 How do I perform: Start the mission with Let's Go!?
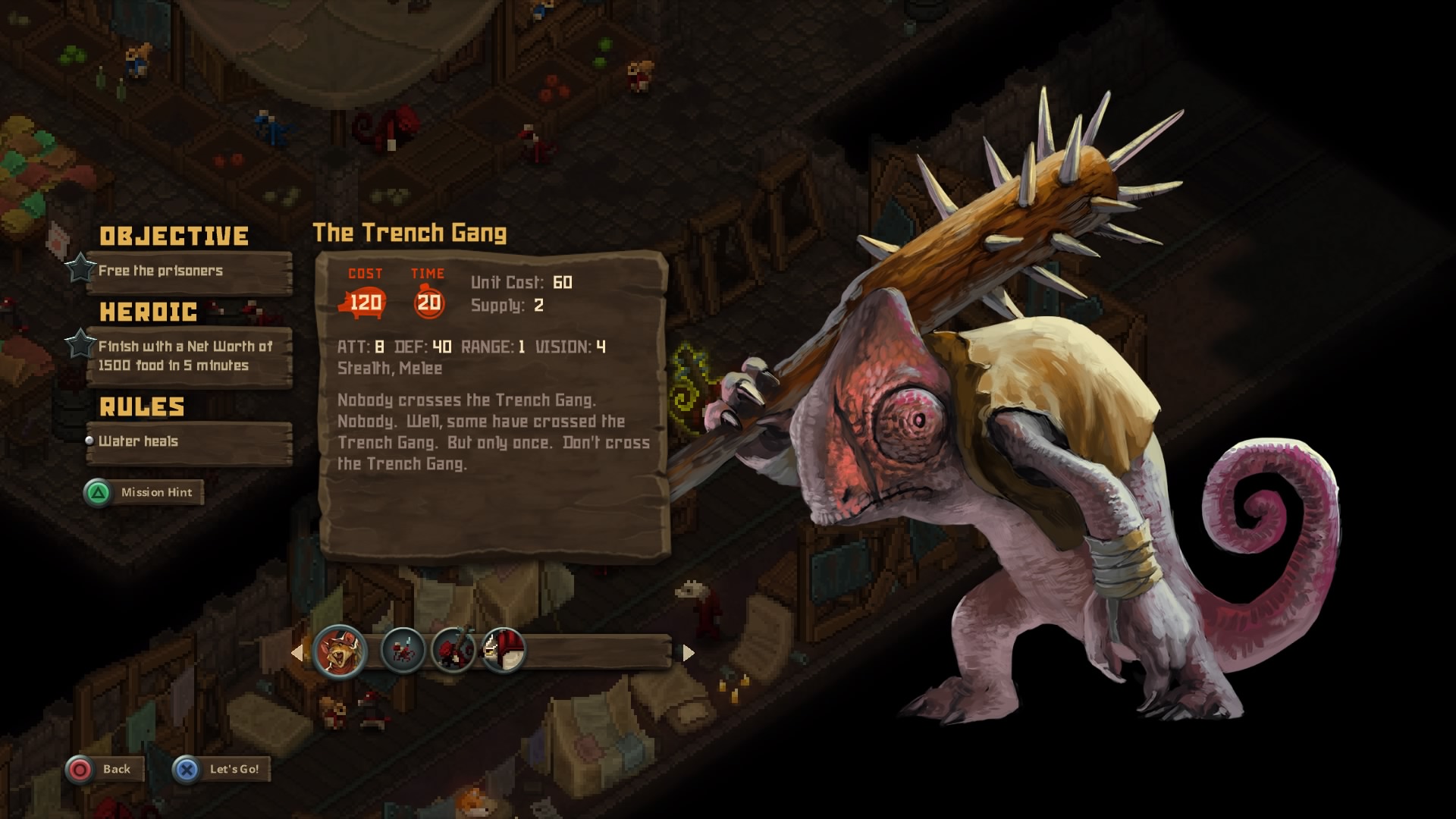[x=221, y=770]
